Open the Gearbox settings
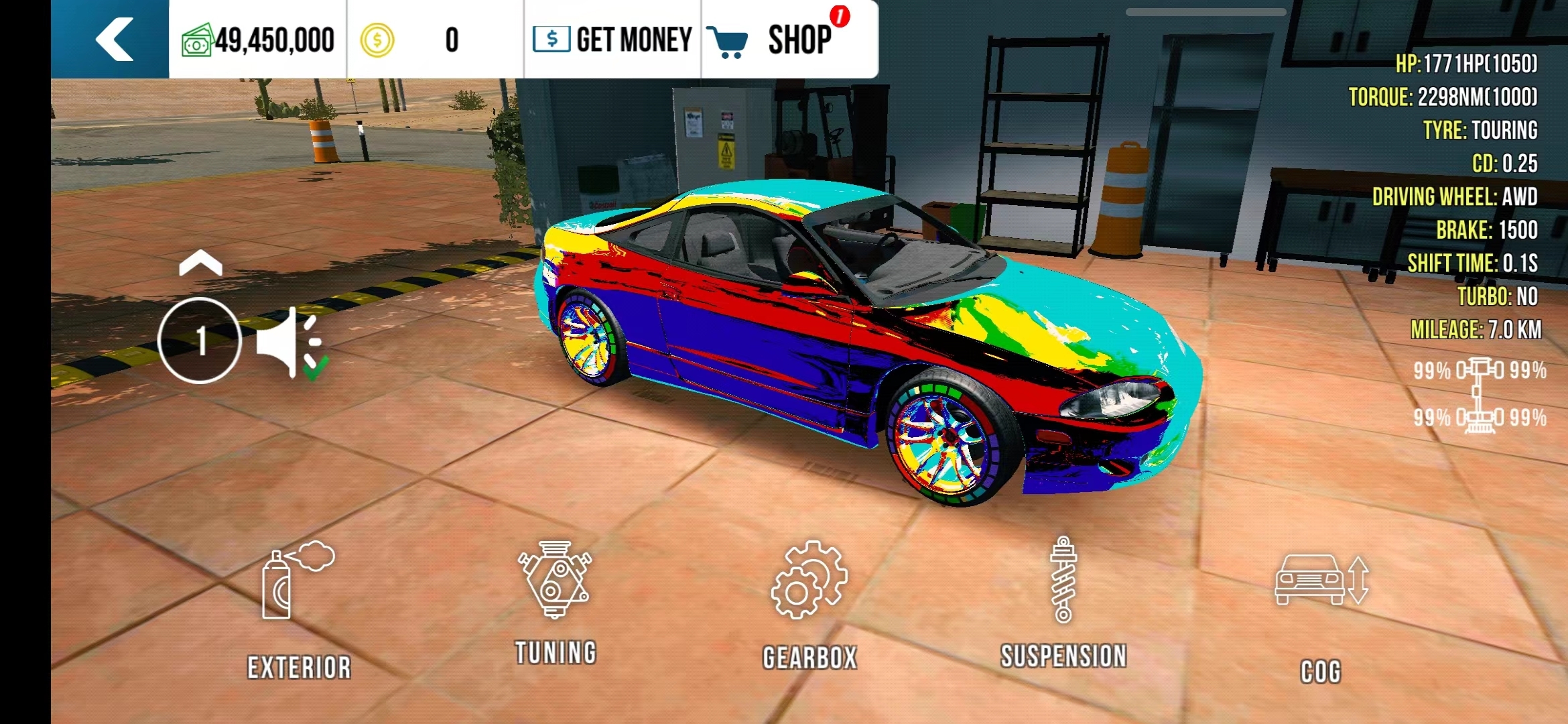 click(809, 603)
